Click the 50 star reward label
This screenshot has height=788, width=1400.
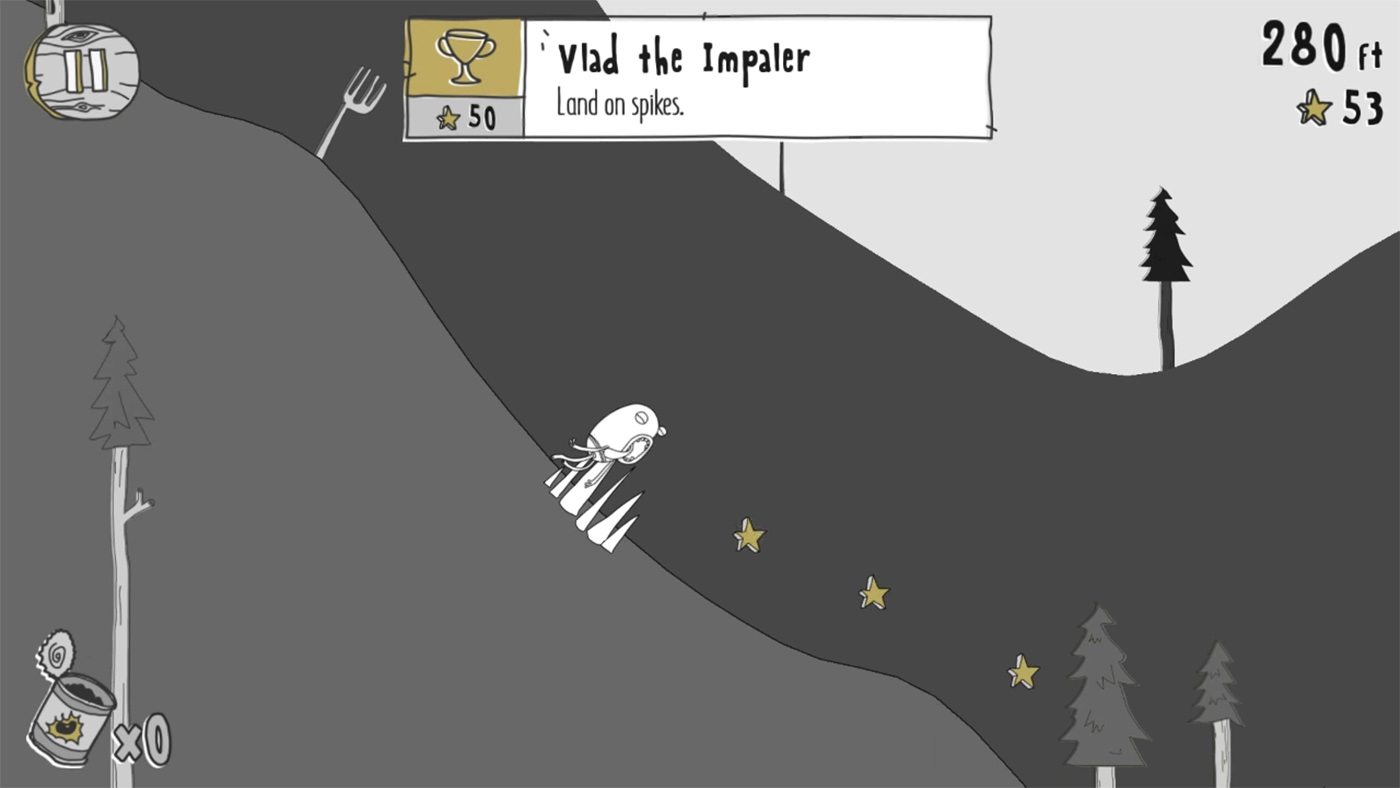(470, 117)
